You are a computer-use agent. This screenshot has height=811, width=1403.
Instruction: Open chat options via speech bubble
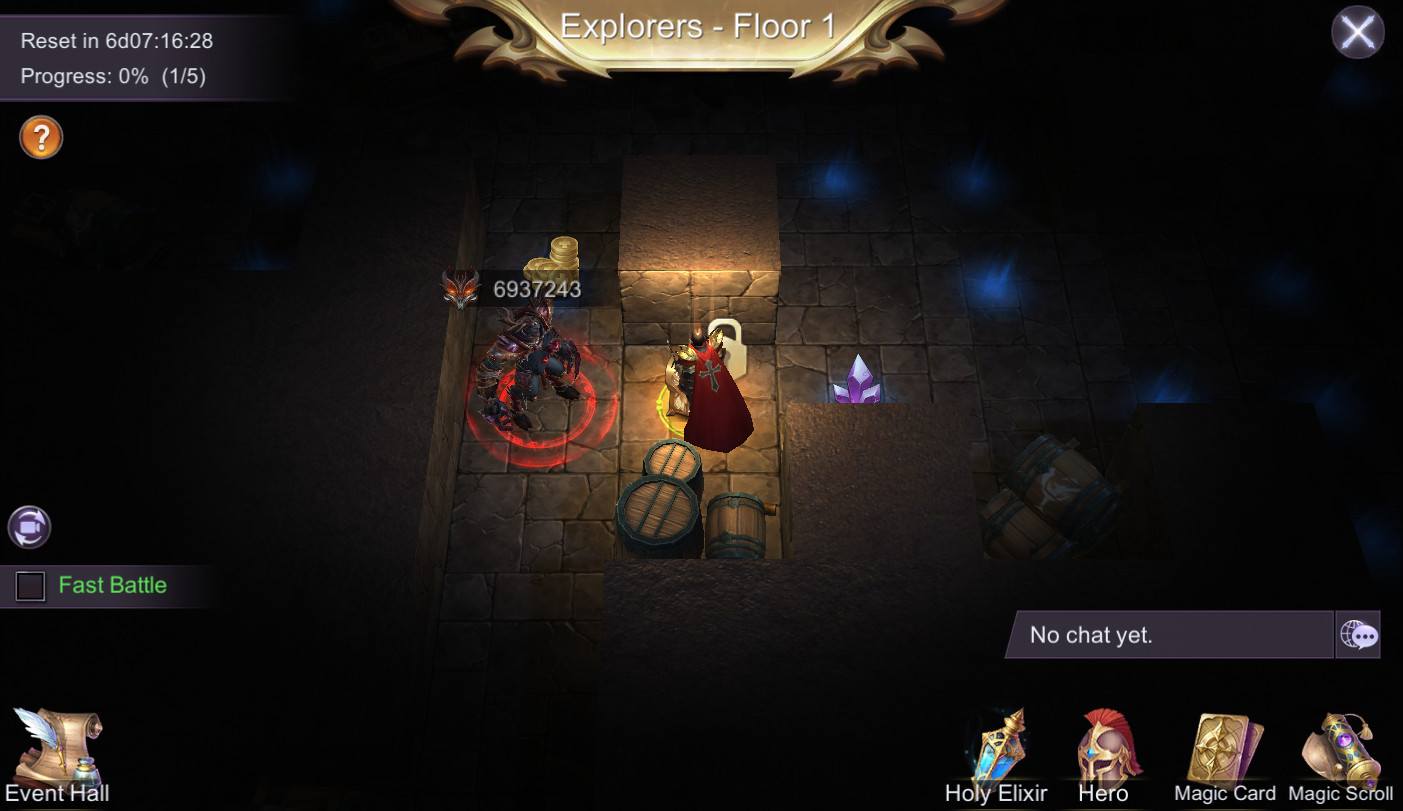[x=1358, y=635]
